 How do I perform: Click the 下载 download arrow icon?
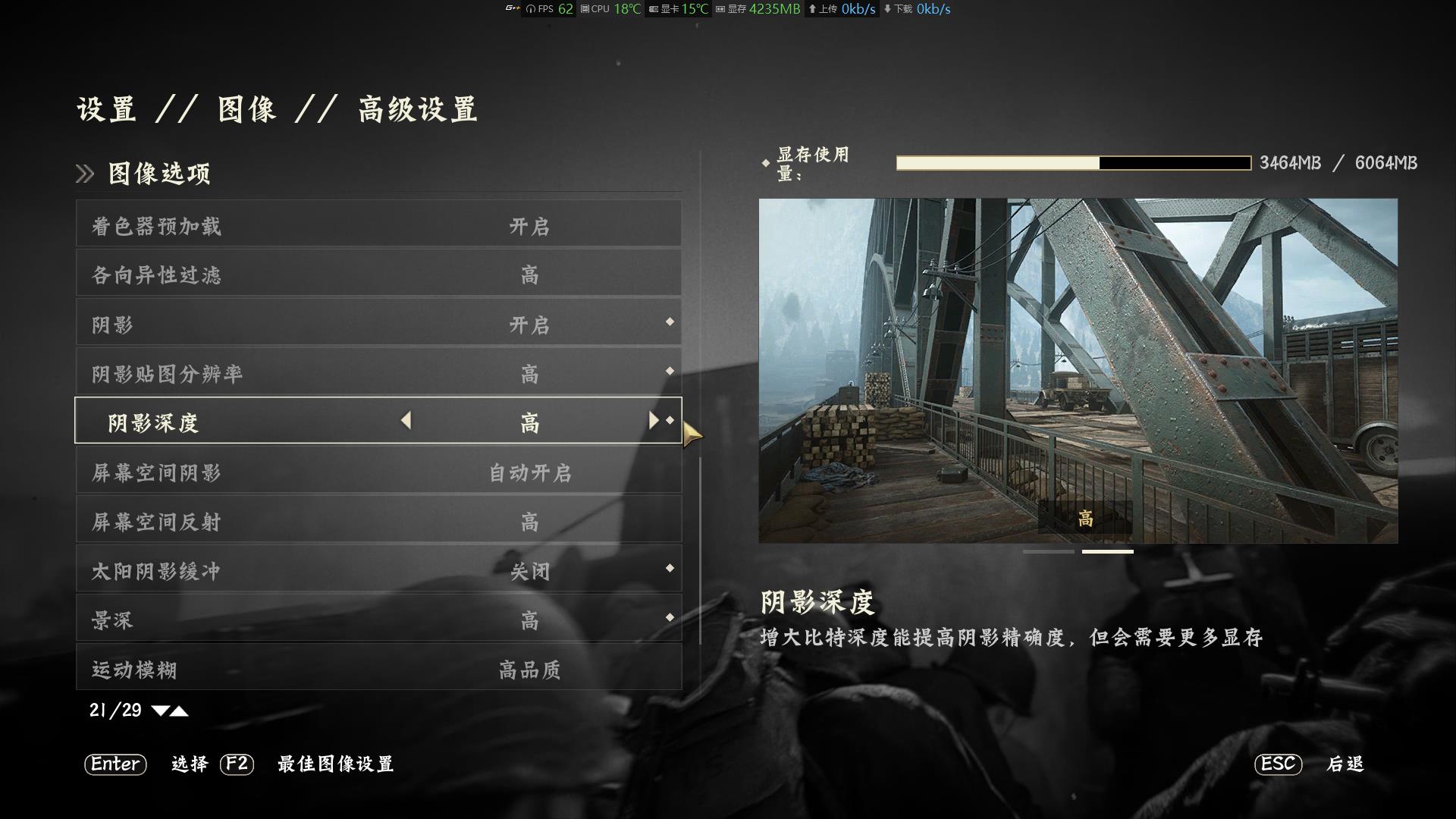tap(889, 9)
